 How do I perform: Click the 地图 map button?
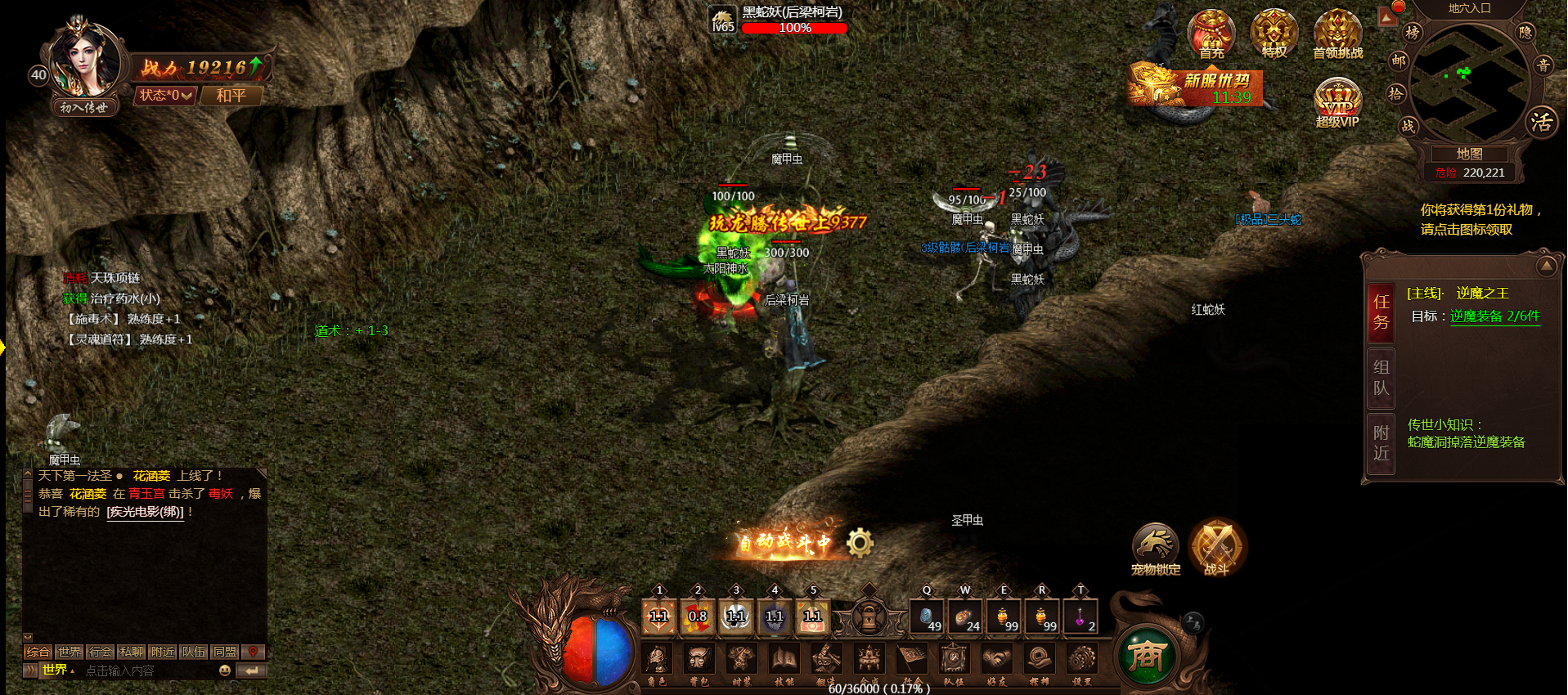1469,154
